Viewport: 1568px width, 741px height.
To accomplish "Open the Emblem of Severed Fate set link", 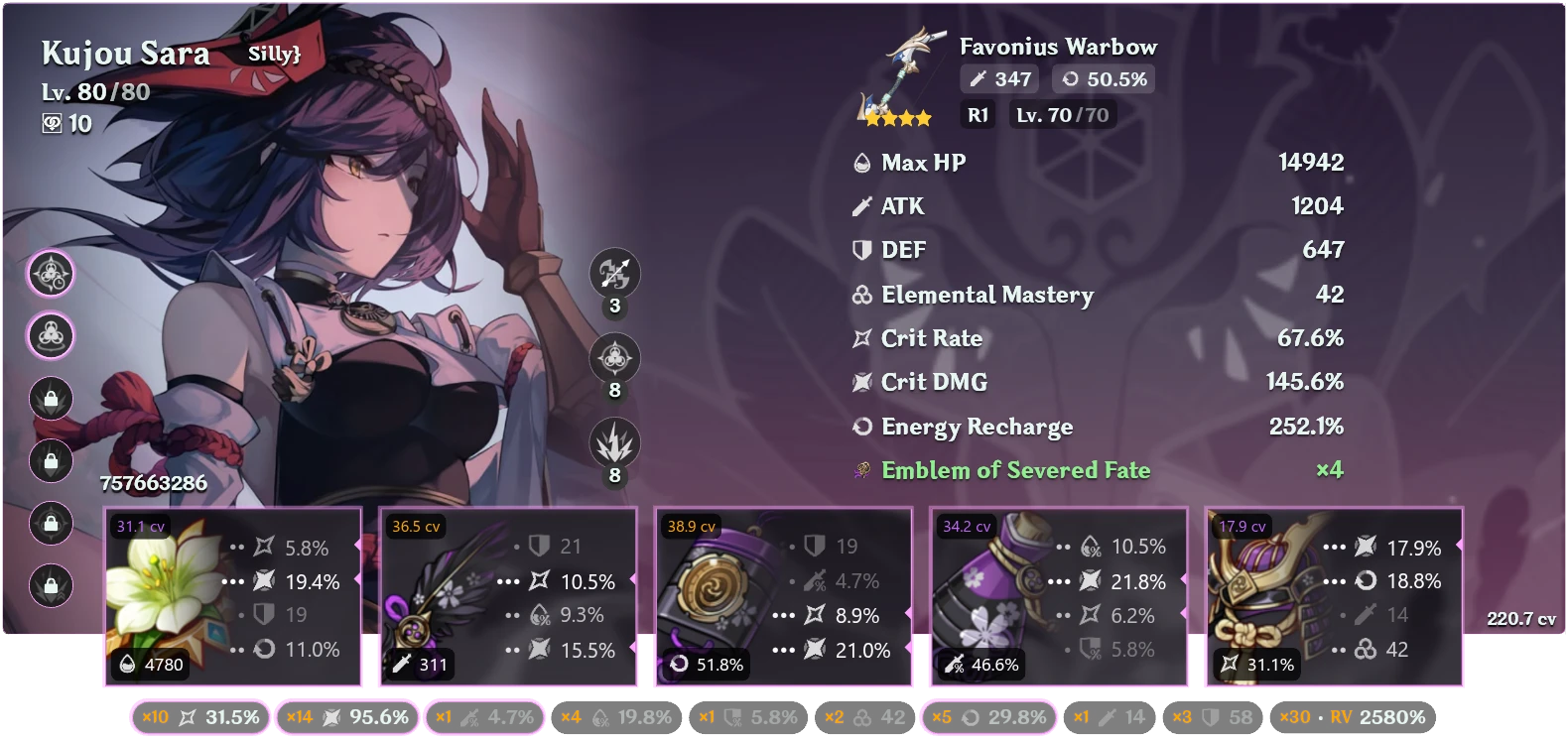I will [x=1014, y=470].
